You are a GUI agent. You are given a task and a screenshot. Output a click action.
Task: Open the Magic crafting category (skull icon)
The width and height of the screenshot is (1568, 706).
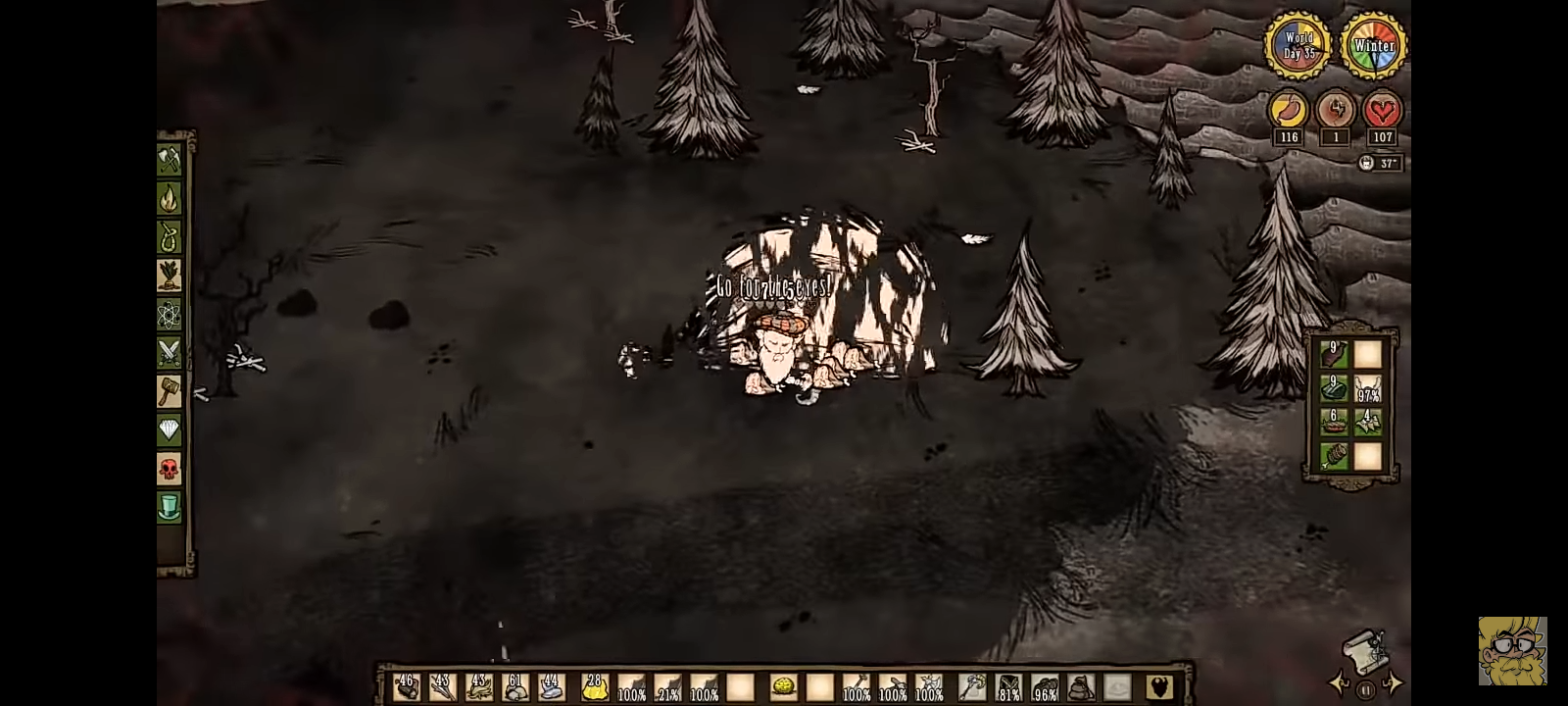(169, 470)
